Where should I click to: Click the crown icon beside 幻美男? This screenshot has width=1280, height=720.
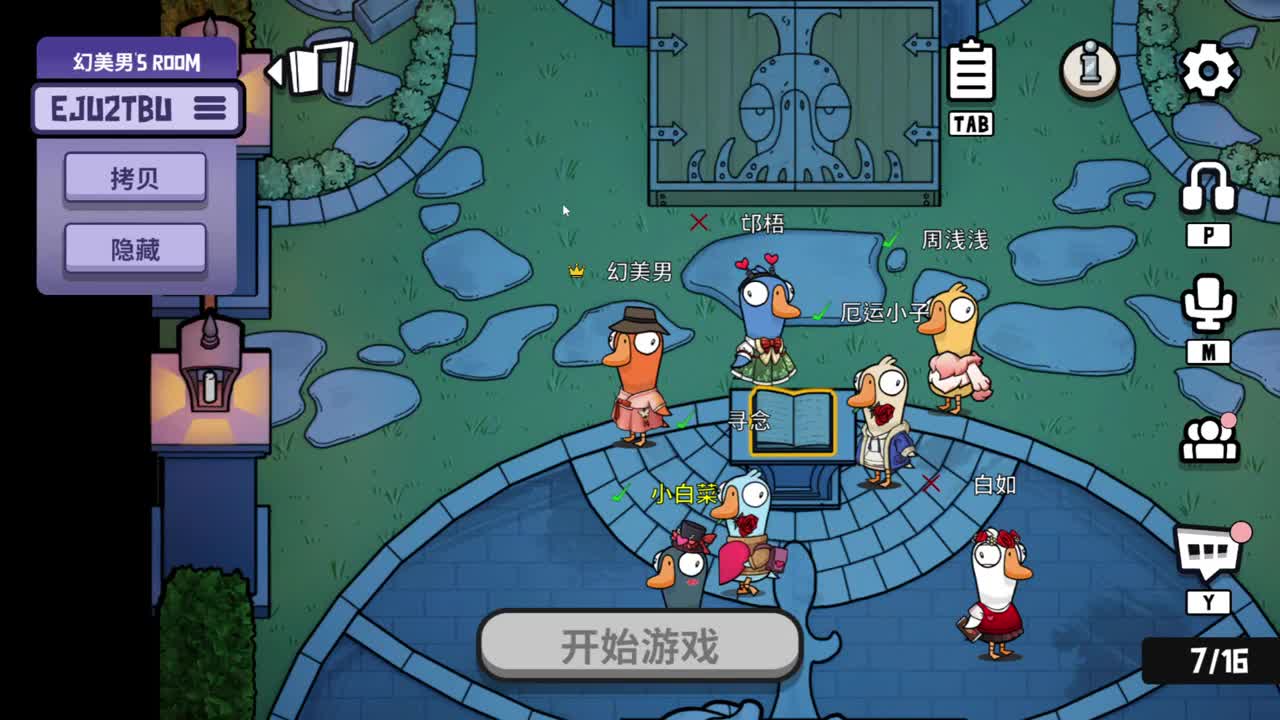(x=578, y=270)
